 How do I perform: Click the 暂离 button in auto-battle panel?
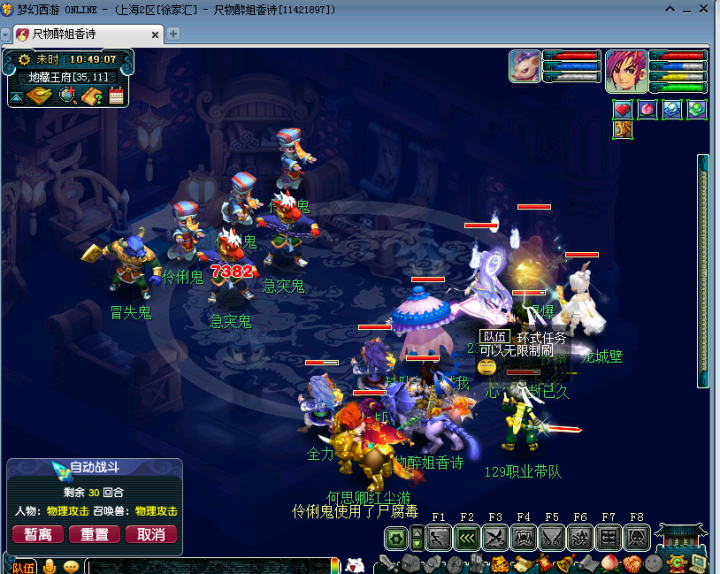[x=38, y=534]
